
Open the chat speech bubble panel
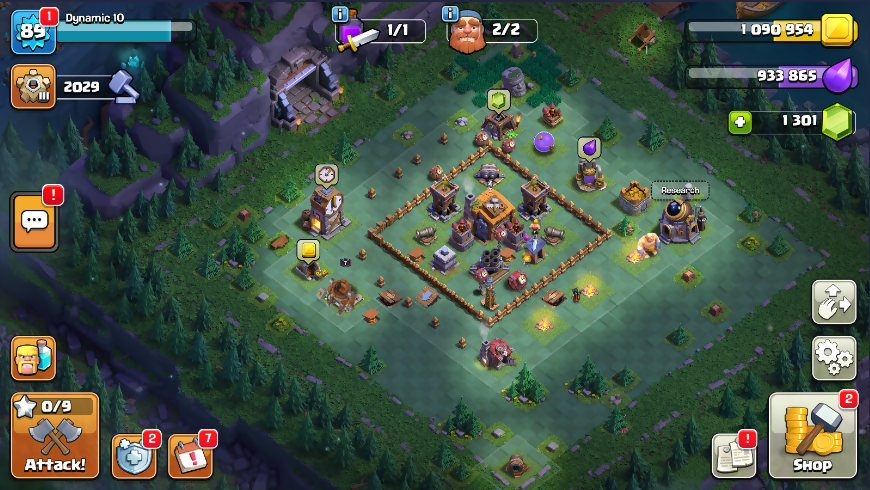click(33, 221)
